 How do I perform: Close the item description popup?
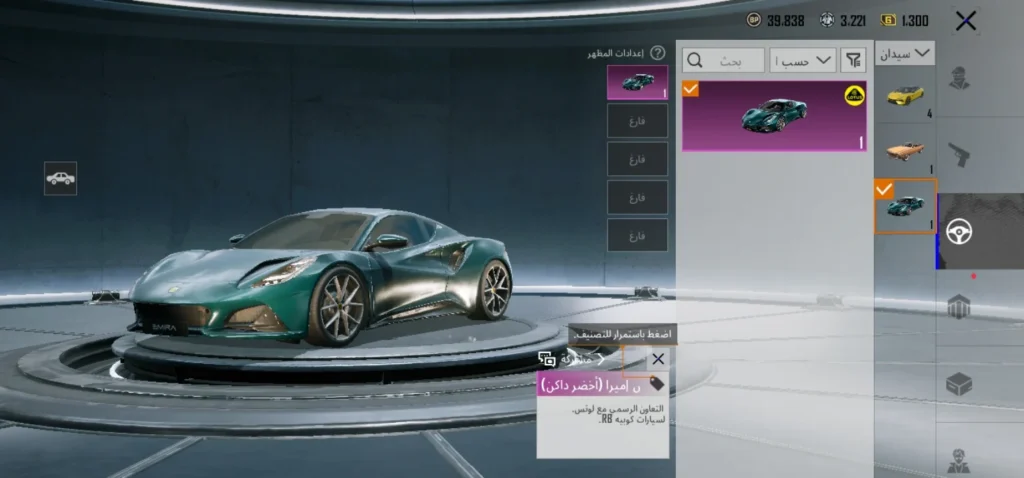657,359
